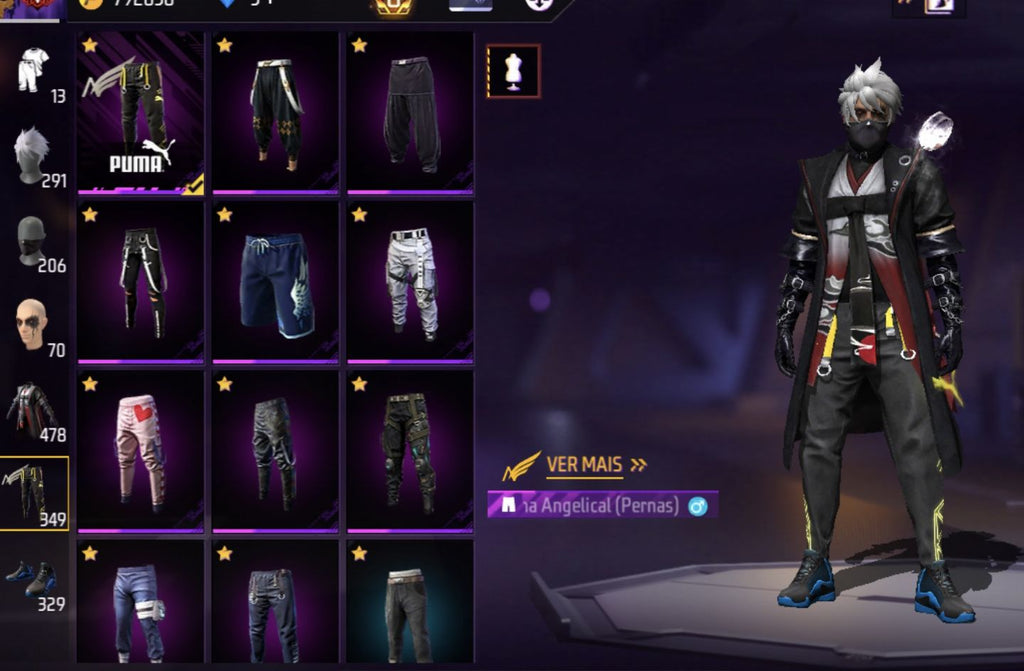Choose the navy blue shorts
The image size is (1024, 671).
275,282
